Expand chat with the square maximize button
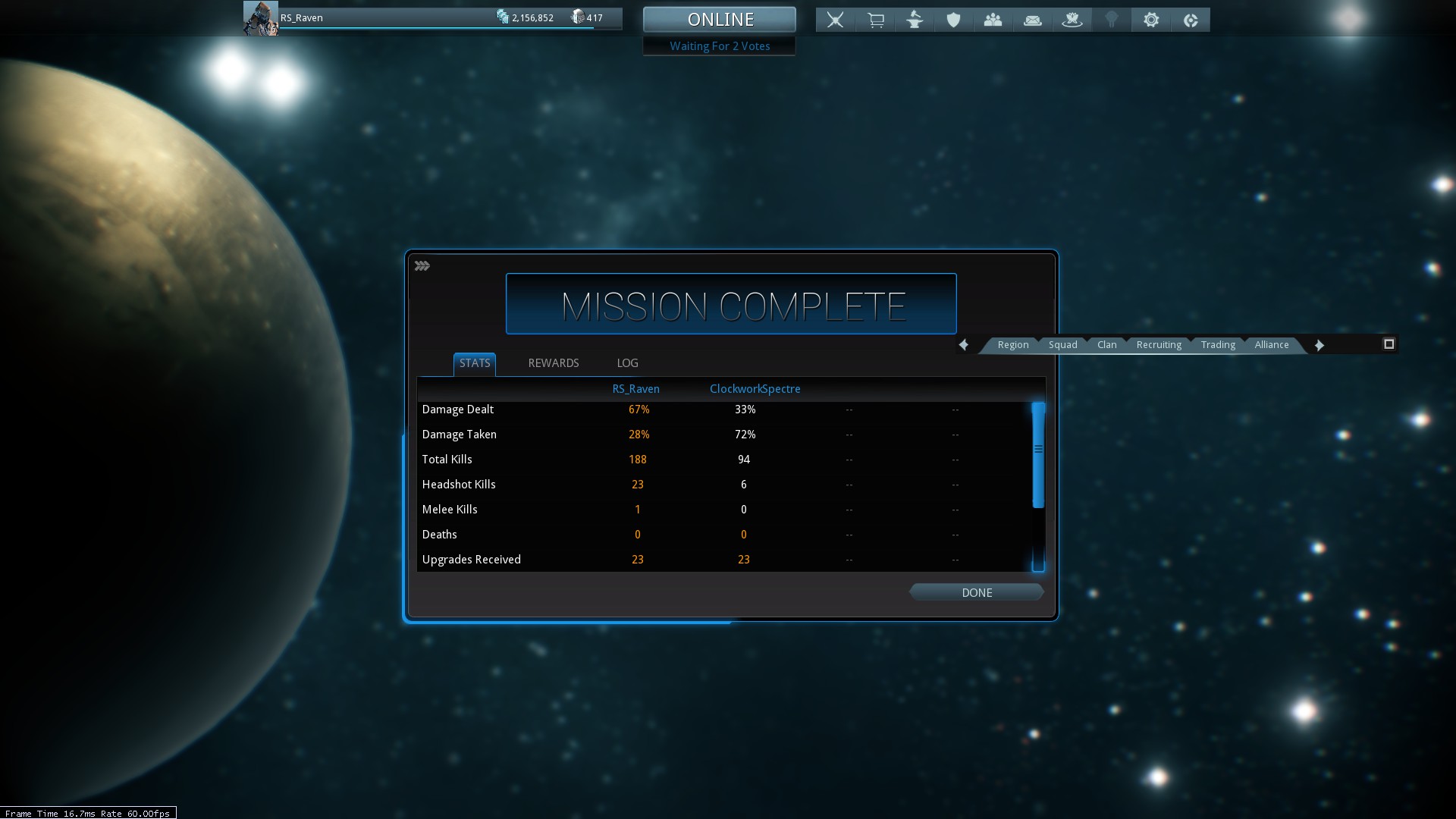1456x819 pixels. pyautogui.click(x=1389, y=344)
